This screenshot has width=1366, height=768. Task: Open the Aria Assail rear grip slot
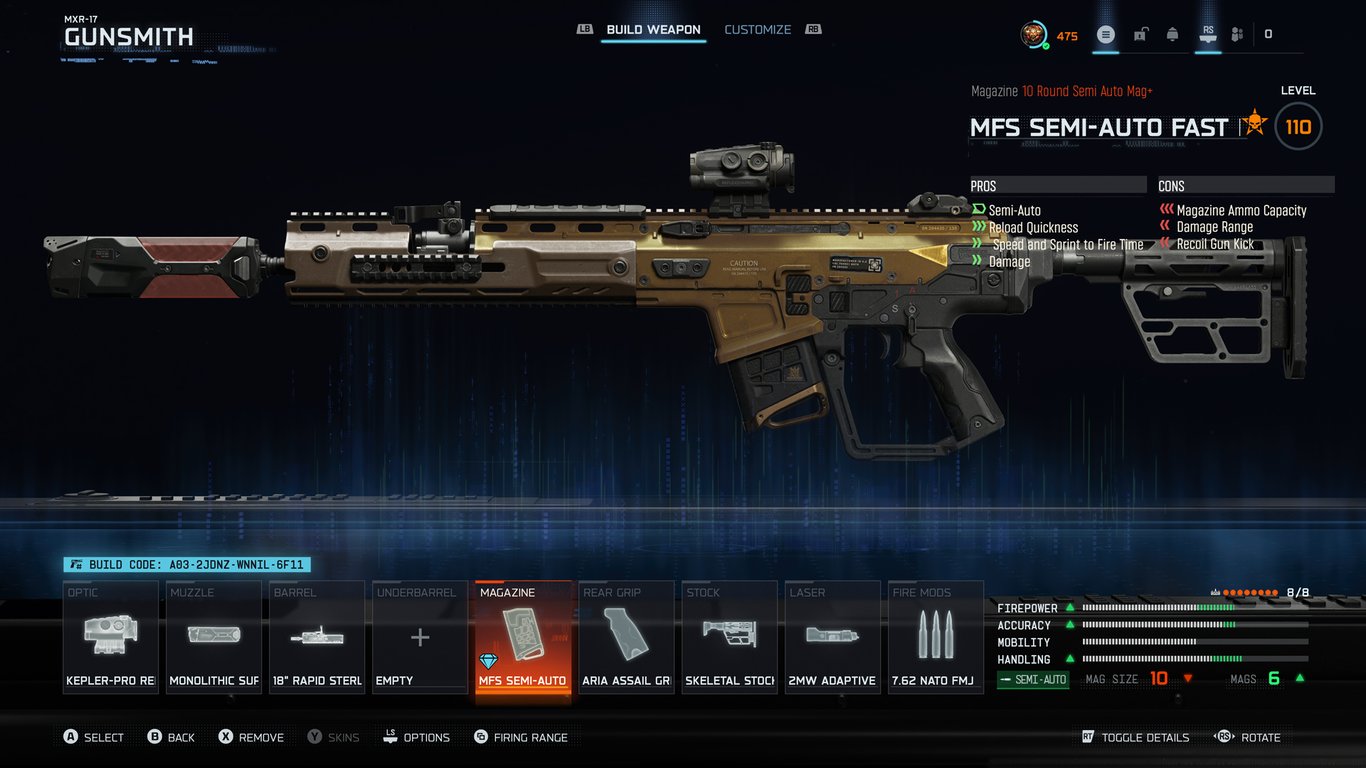click(x=625, y=636)
